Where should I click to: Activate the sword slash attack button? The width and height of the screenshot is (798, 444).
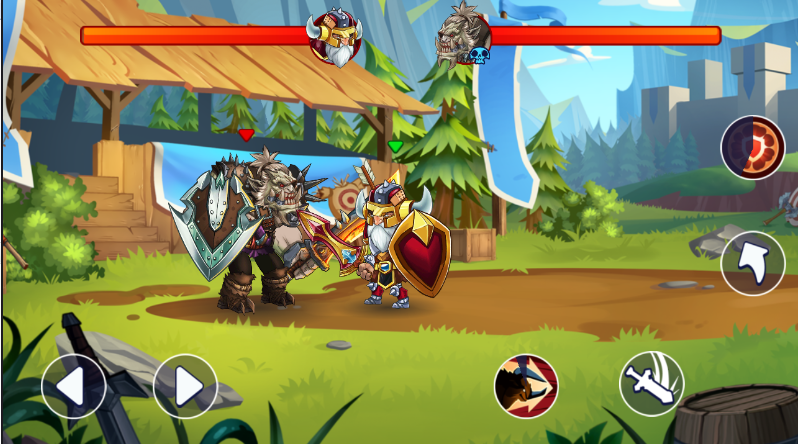[651, 384]
